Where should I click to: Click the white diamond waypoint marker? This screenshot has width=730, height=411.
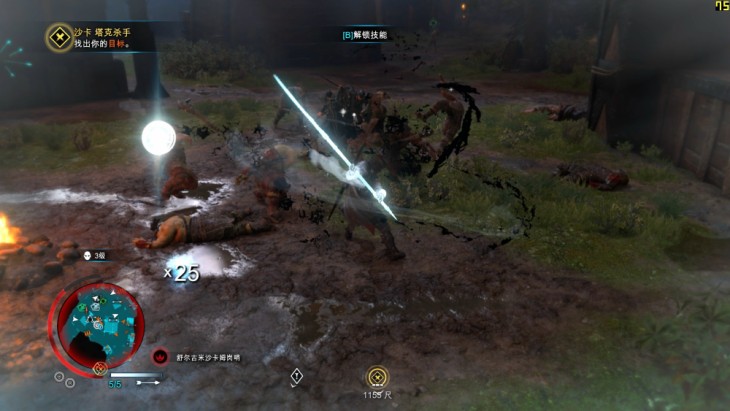tap(297, 376)
